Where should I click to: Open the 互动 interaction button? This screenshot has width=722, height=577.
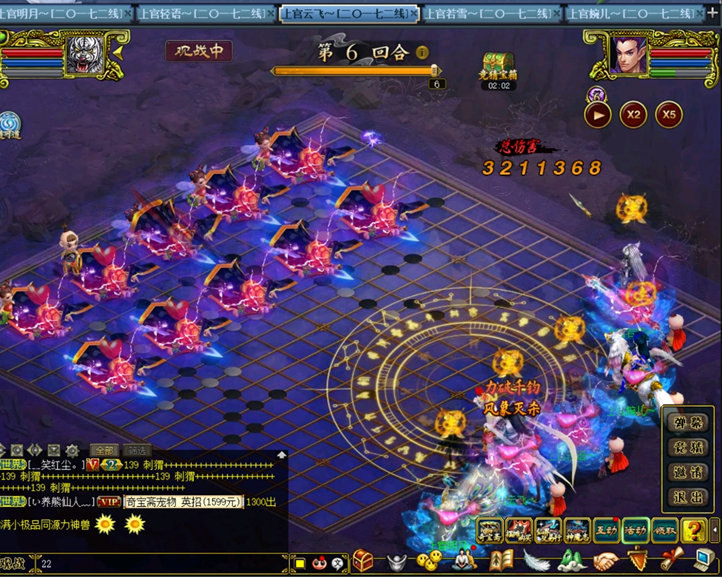tap(606, 529)
